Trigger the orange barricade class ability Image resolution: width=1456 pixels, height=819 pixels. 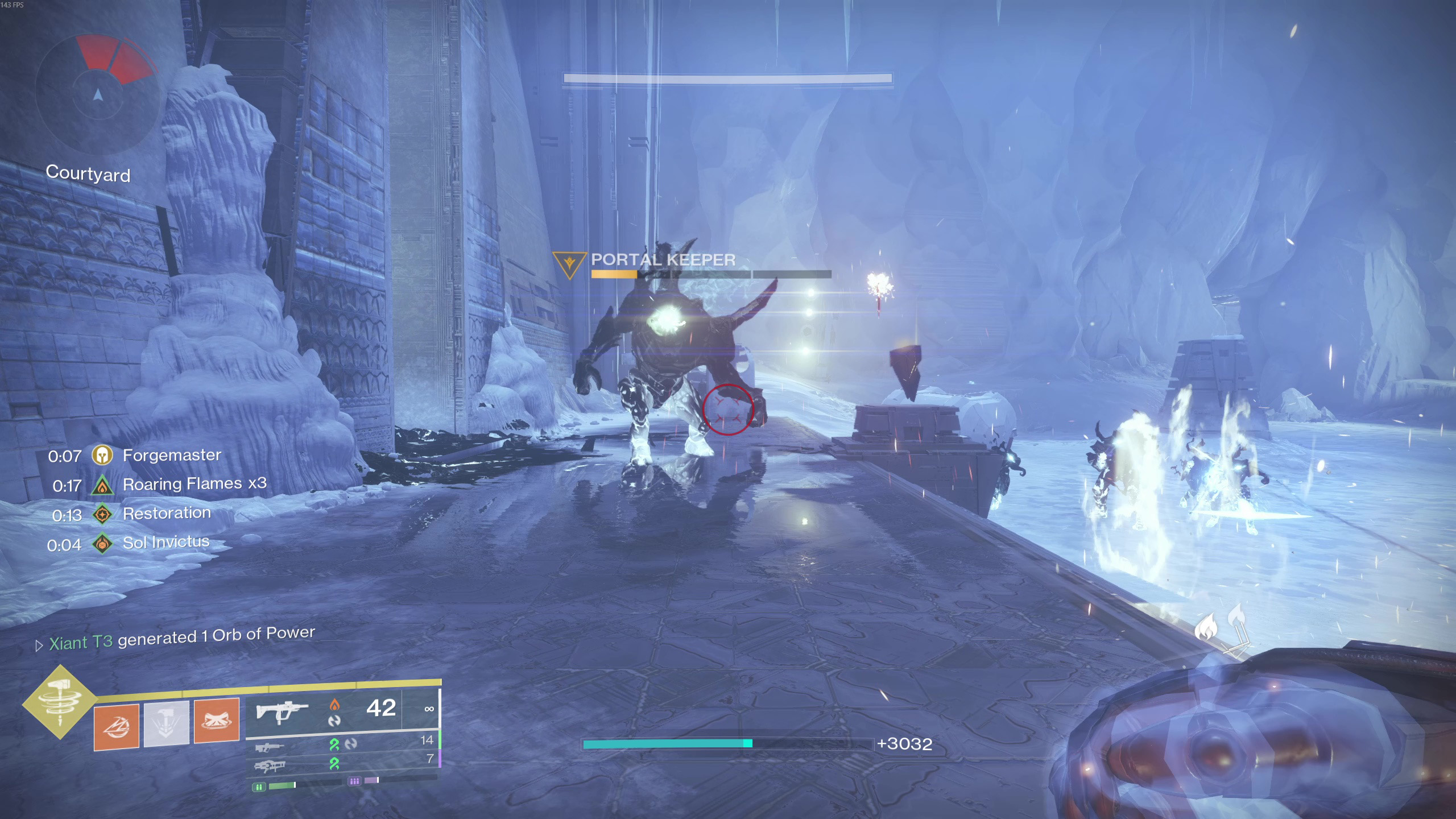(217, 721)
